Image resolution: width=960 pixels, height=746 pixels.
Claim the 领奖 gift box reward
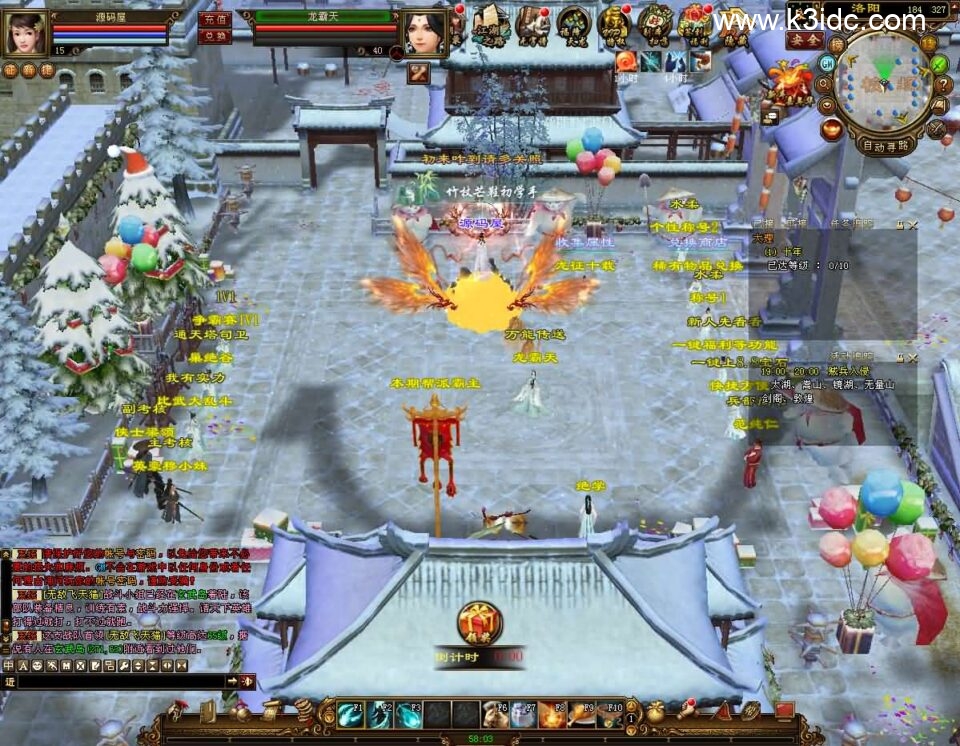479,623
